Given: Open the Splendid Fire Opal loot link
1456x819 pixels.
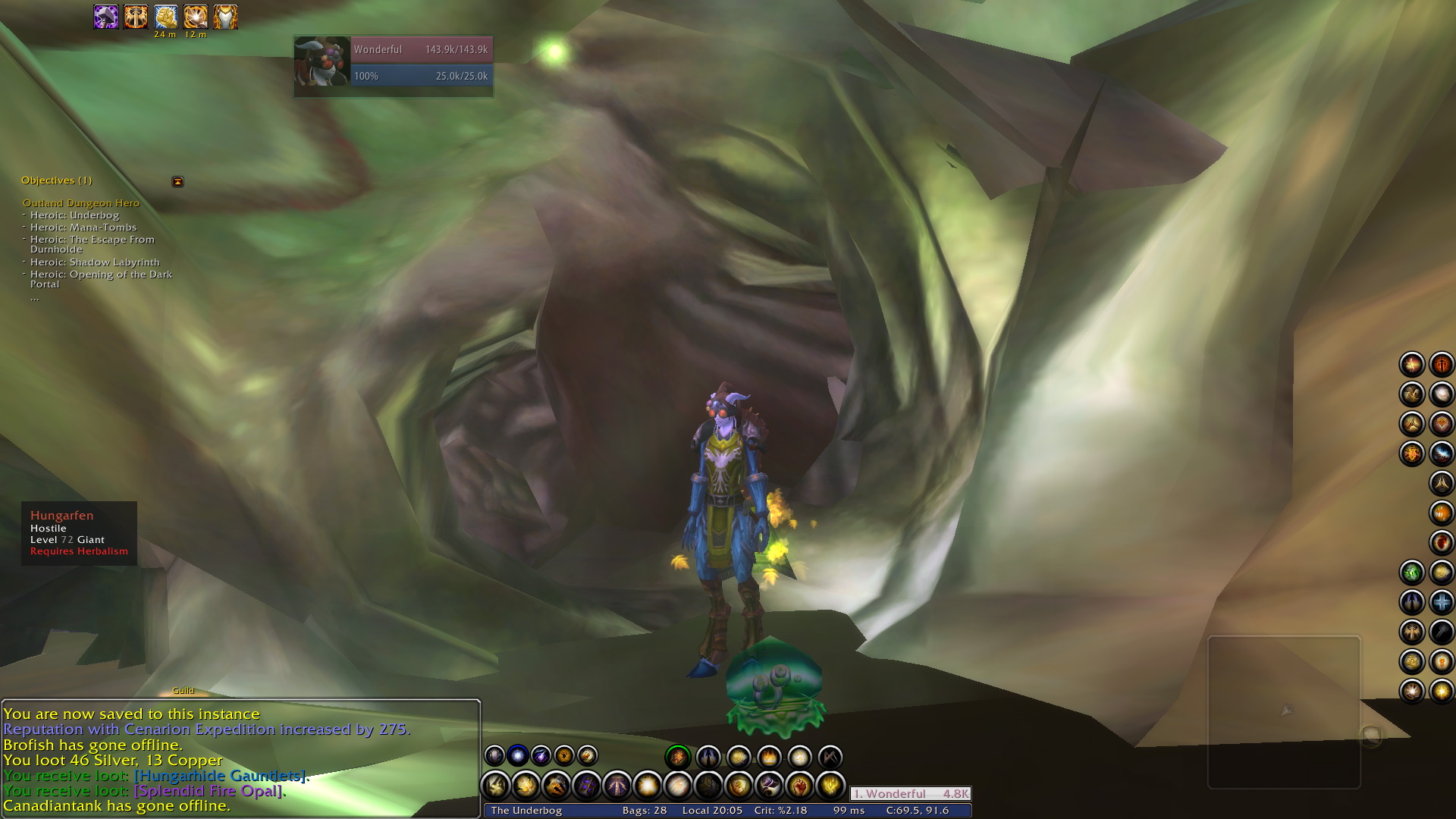Looking at the screenshot, I should click(x=209, y=791).
